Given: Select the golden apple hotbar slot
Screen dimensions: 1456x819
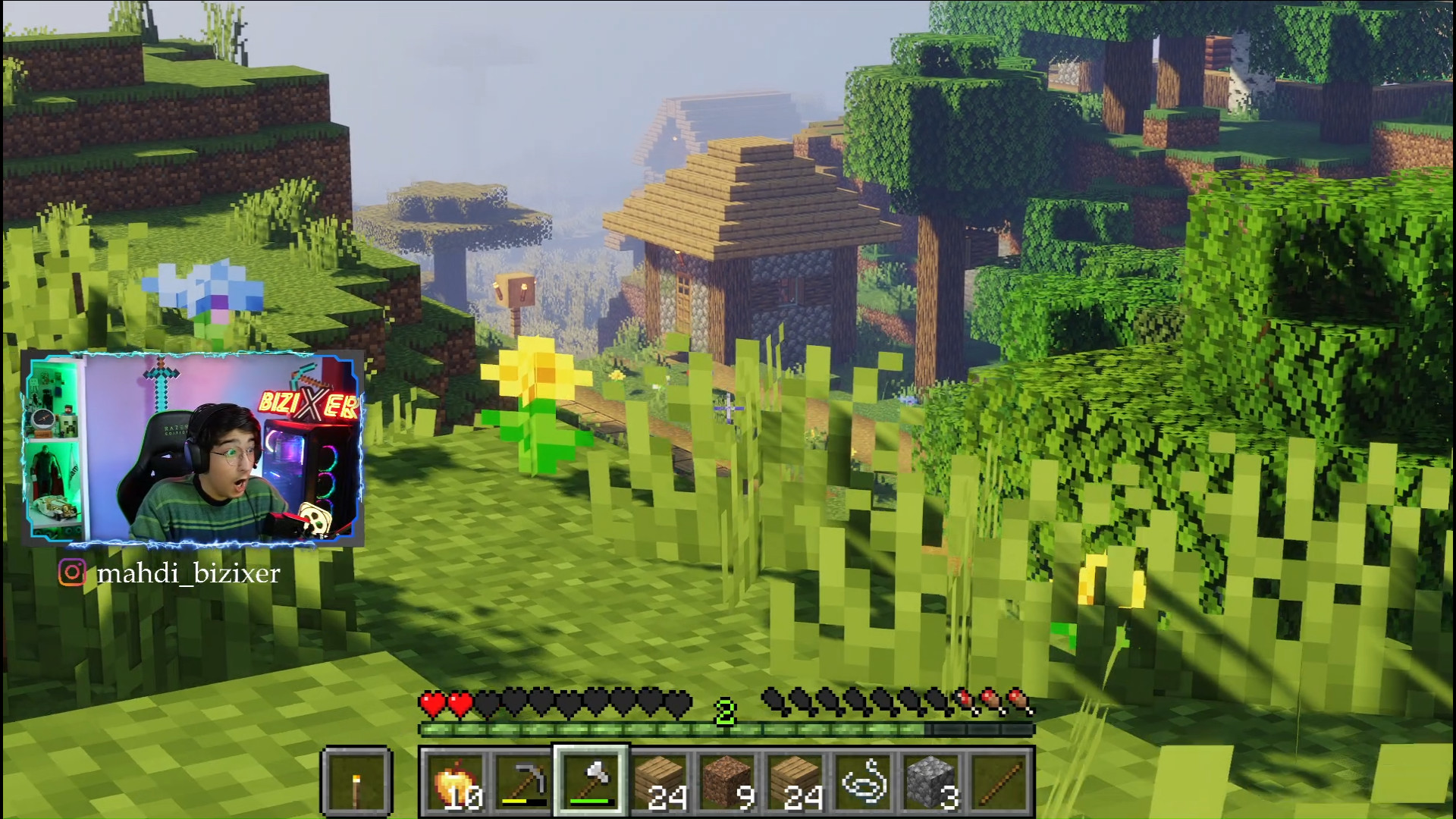Looking at the screenshot, I should [454, 782].
